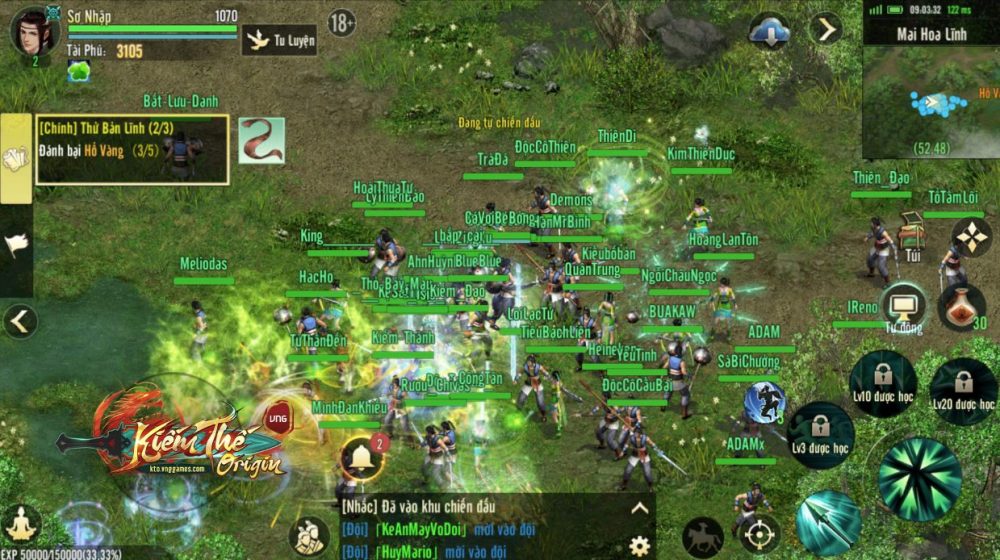Open the scroll quest tab
This screenshot has height=560, width=1000.
(x=16, y=159)
